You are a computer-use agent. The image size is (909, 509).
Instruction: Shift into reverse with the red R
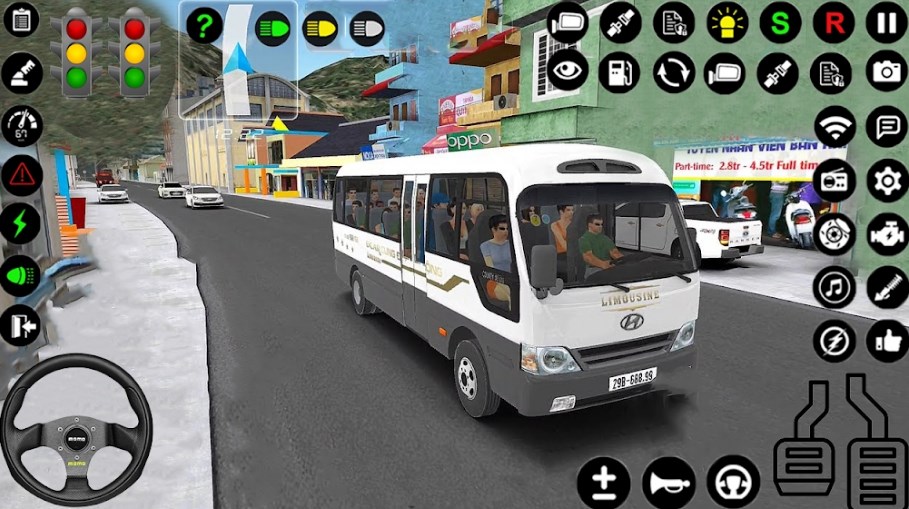832,22
